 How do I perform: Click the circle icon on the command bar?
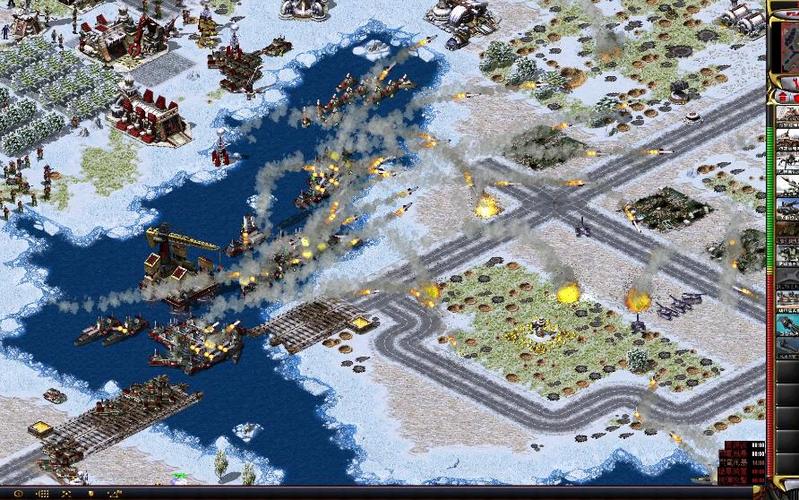point(17,493)
